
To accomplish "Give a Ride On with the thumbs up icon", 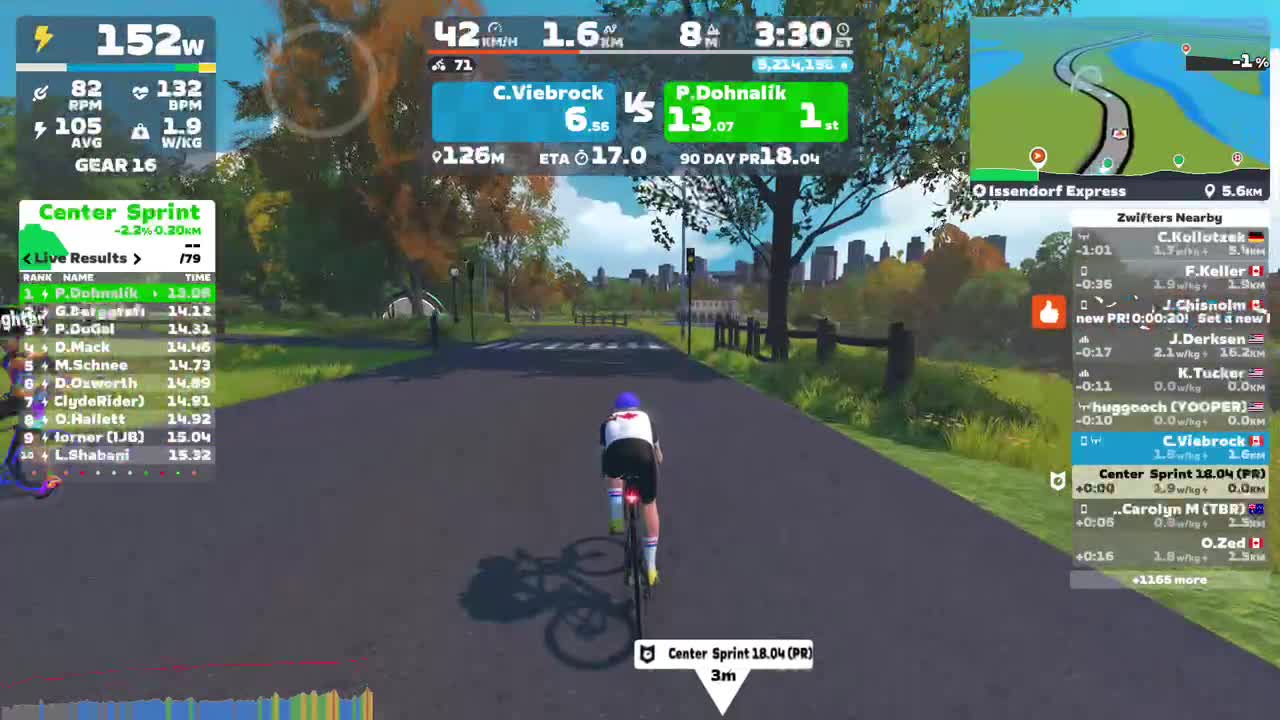I will pos(1048,313).
